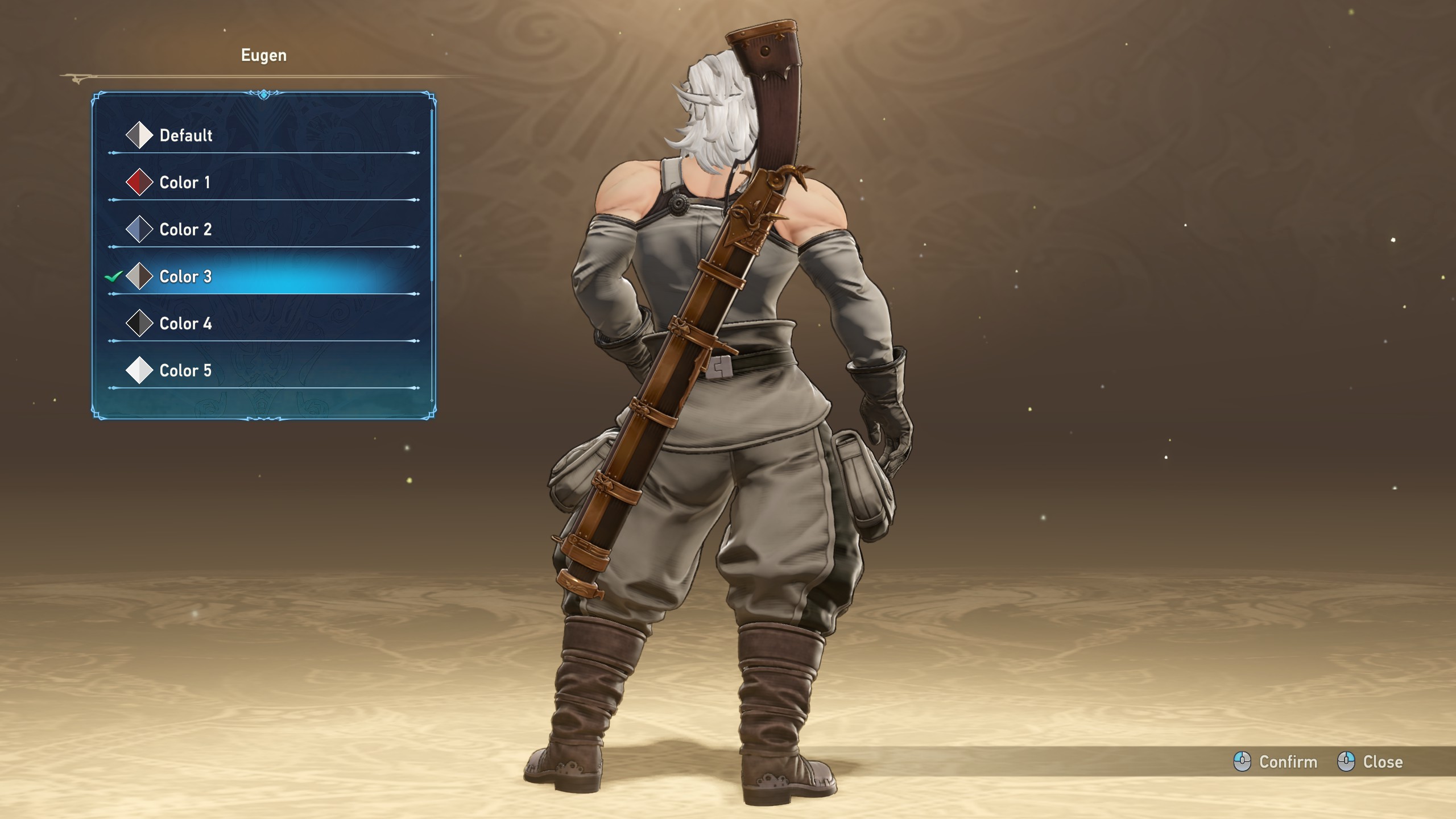The height and width of the screenshot is (819, 1456).
Task: Click the Confirm button
Action: click(1276, 762)
